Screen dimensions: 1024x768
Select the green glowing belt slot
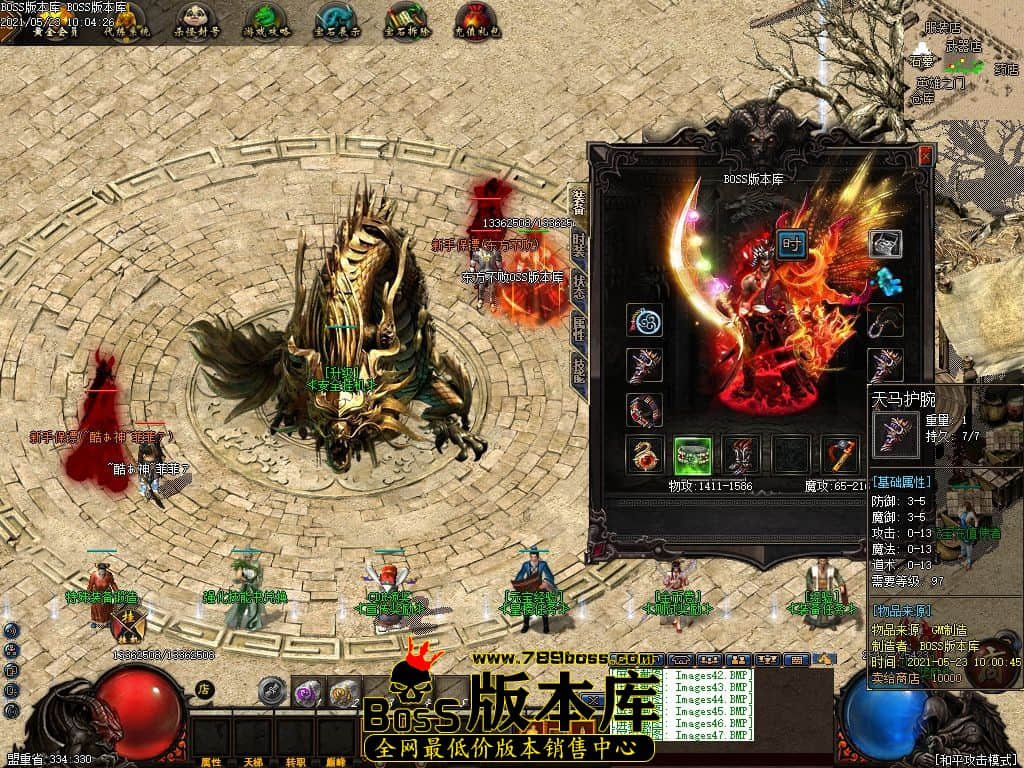click(x=693, y=454)
